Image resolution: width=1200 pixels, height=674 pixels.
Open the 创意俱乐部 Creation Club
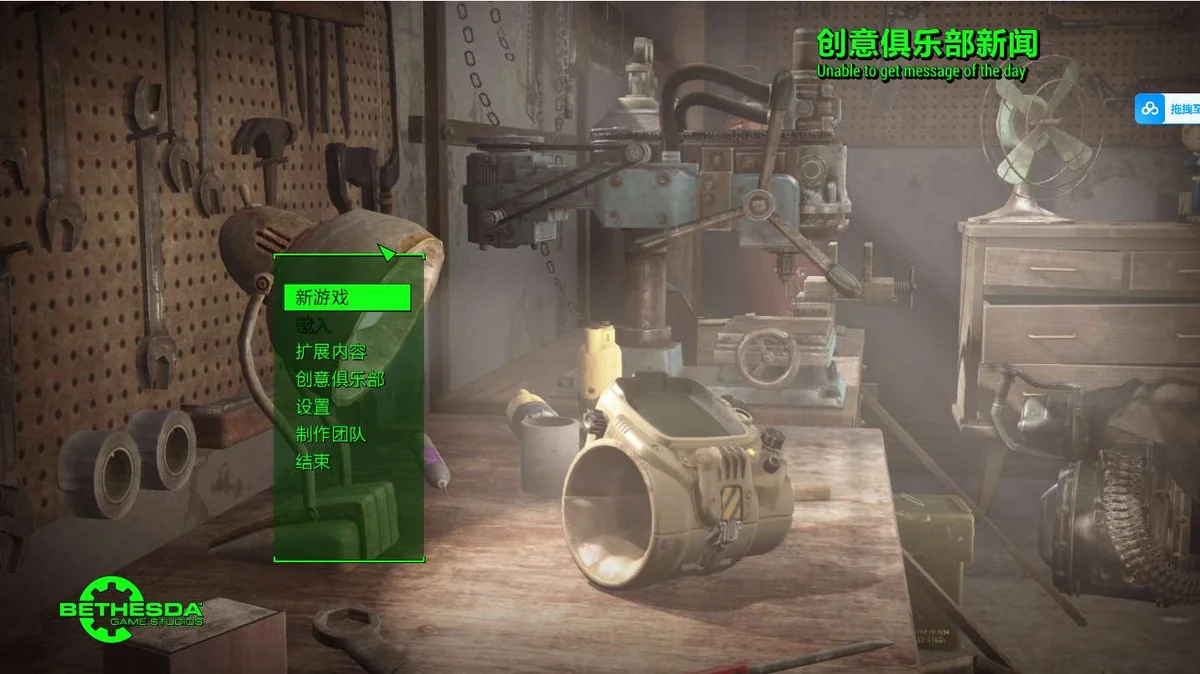340,379
